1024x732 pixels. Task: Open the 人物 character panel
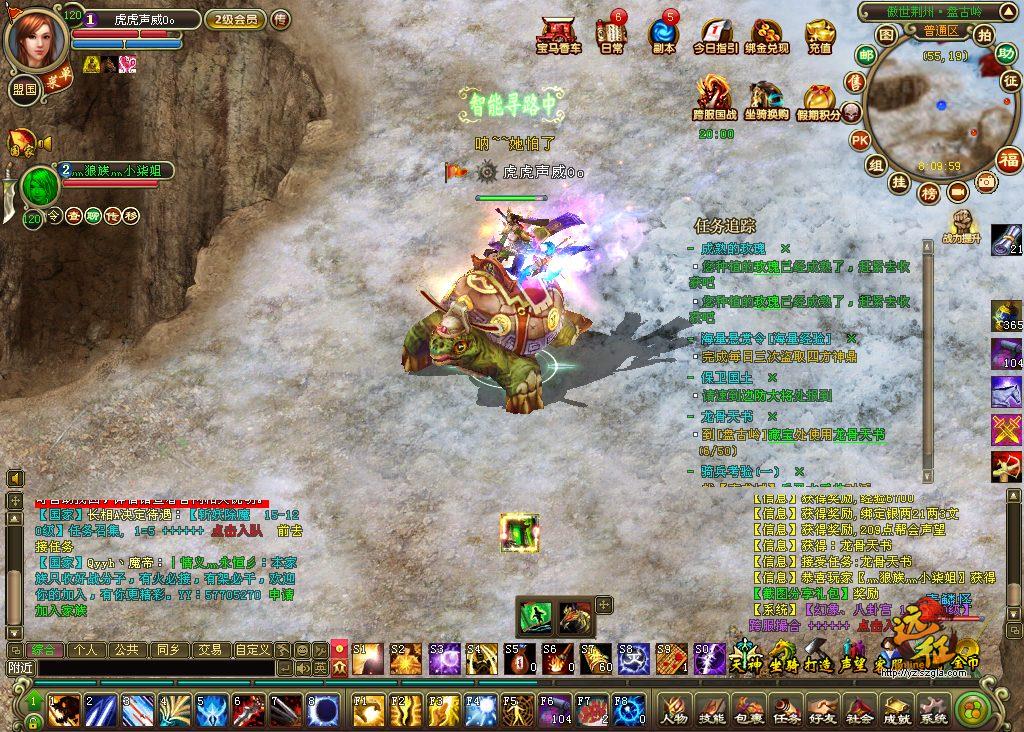(x=673, y=709)
